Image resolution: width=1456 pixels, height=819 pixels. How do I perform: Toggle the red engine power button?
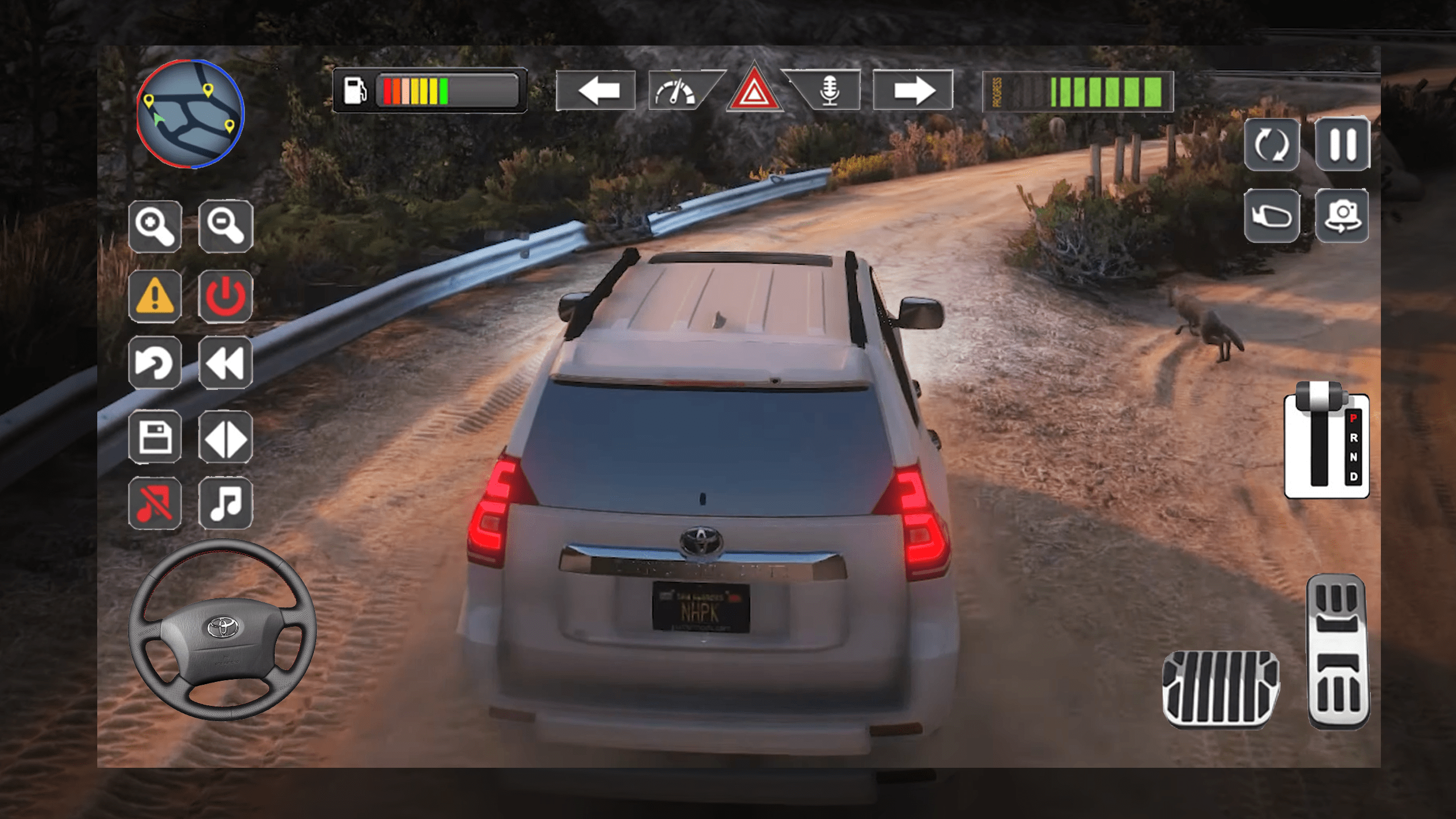pyautogui.click(x=226, y=296)
